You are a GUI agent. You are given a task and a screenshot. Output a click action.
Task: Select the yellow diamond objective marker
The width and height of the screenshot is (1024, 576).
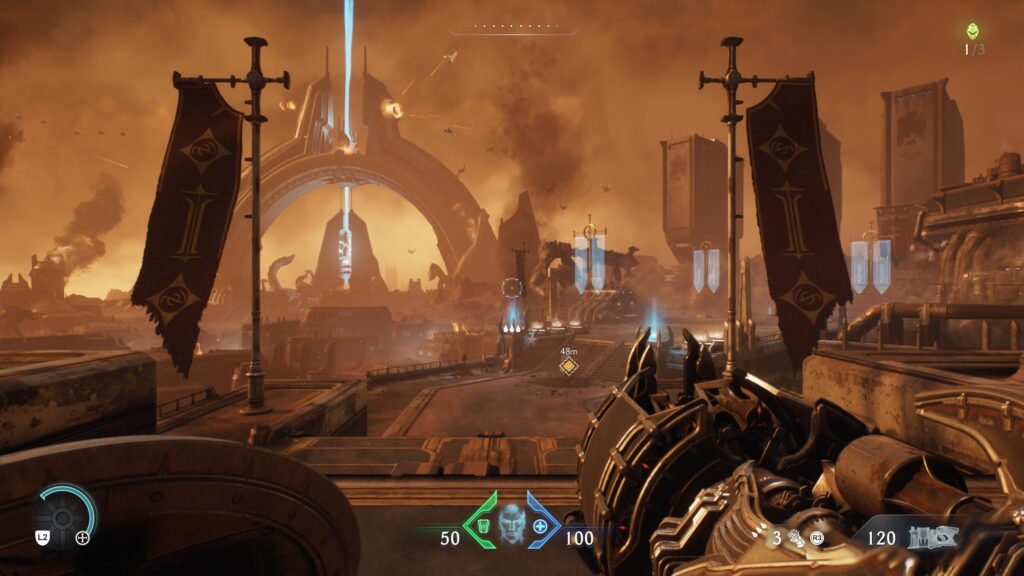(568, 367)
